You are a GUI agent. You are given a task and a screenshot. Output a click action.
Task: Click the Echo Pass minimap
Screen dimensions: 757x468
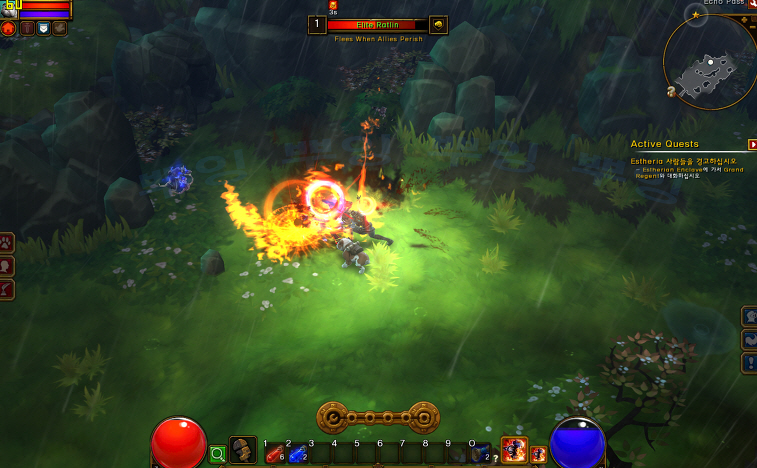tap(709, 61)
